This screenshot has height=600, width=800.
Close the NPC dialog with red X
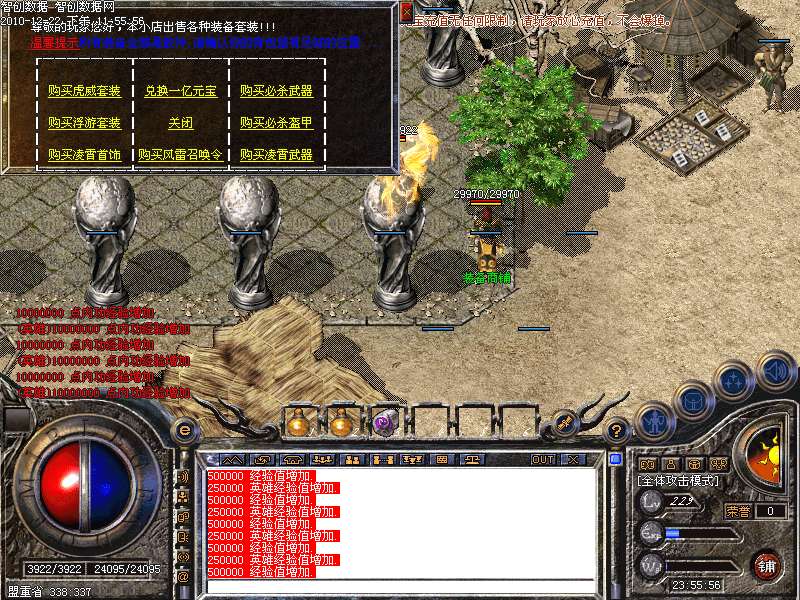coord(405,12)
